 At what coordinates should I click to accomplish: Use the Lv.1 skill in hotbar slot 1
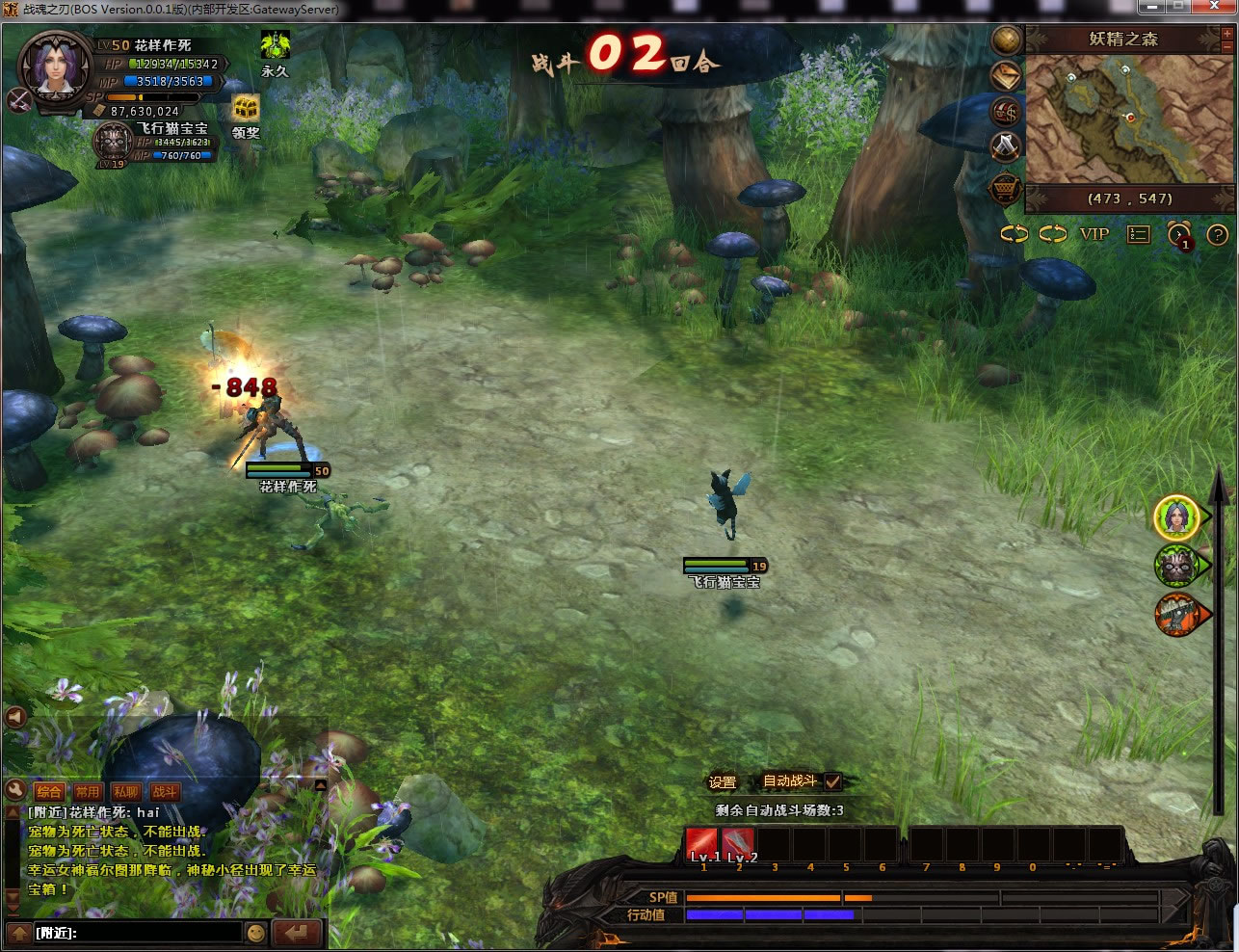coord(702,844)
